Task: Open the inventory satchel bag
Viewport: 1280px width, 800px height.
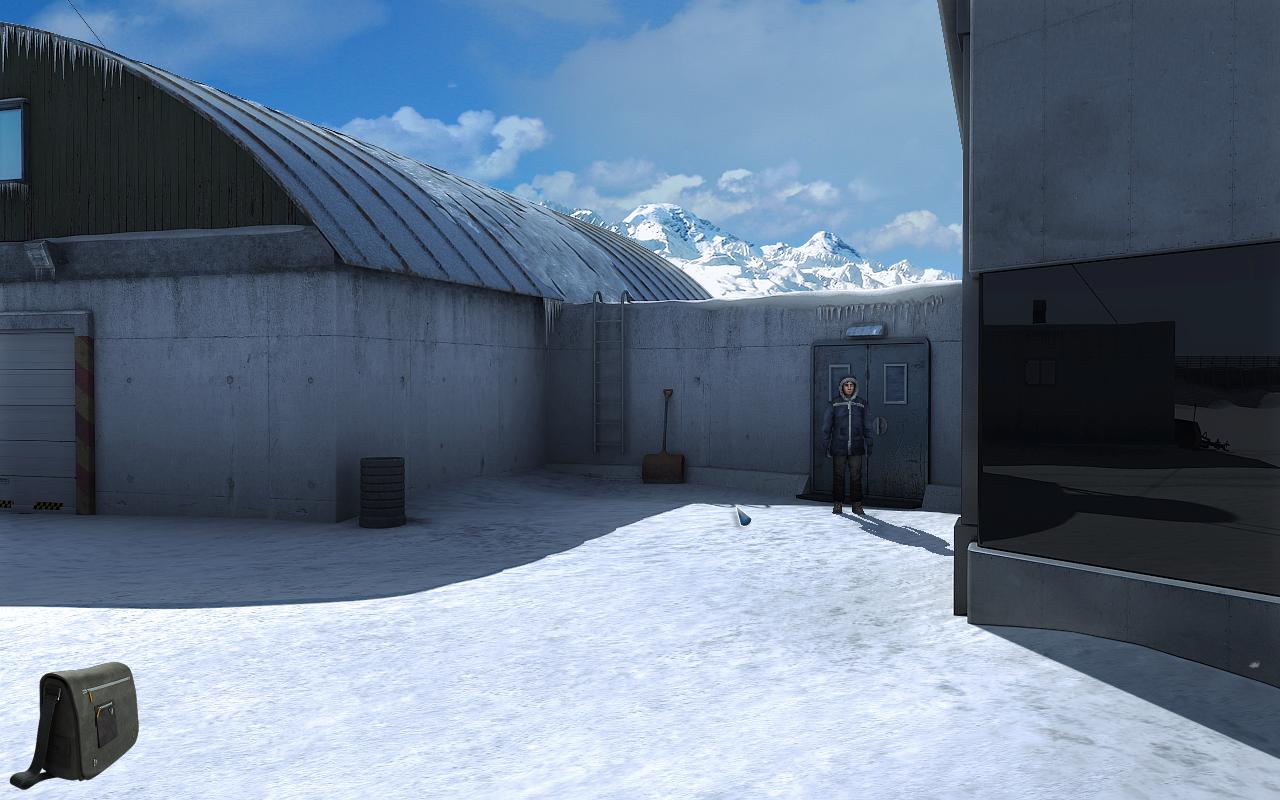Action: click(86, 722)
